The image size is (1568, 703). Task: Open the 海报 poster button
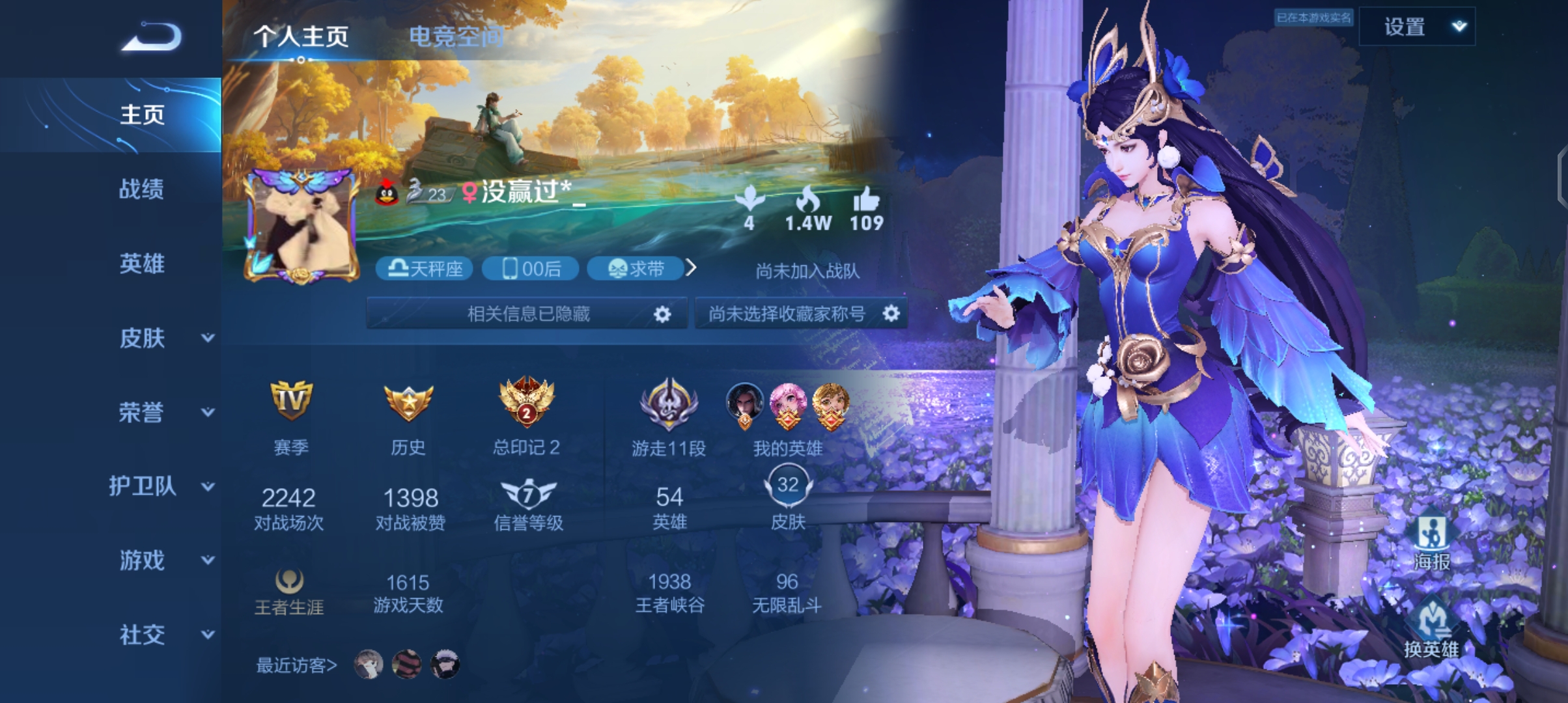point(1431,541)
